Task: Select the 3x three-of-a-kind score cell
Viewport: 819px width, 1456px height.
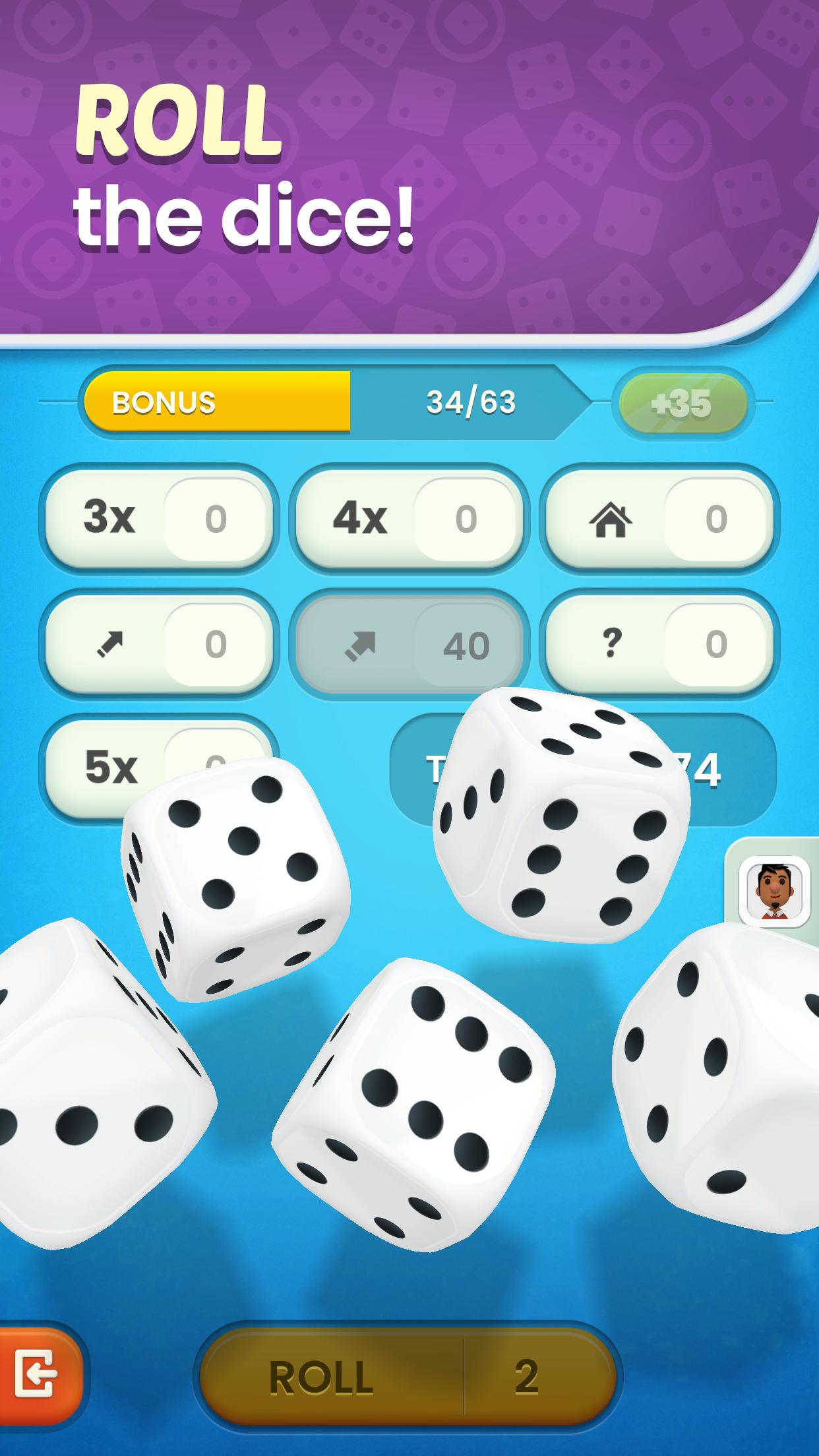Action: point(158,518)
